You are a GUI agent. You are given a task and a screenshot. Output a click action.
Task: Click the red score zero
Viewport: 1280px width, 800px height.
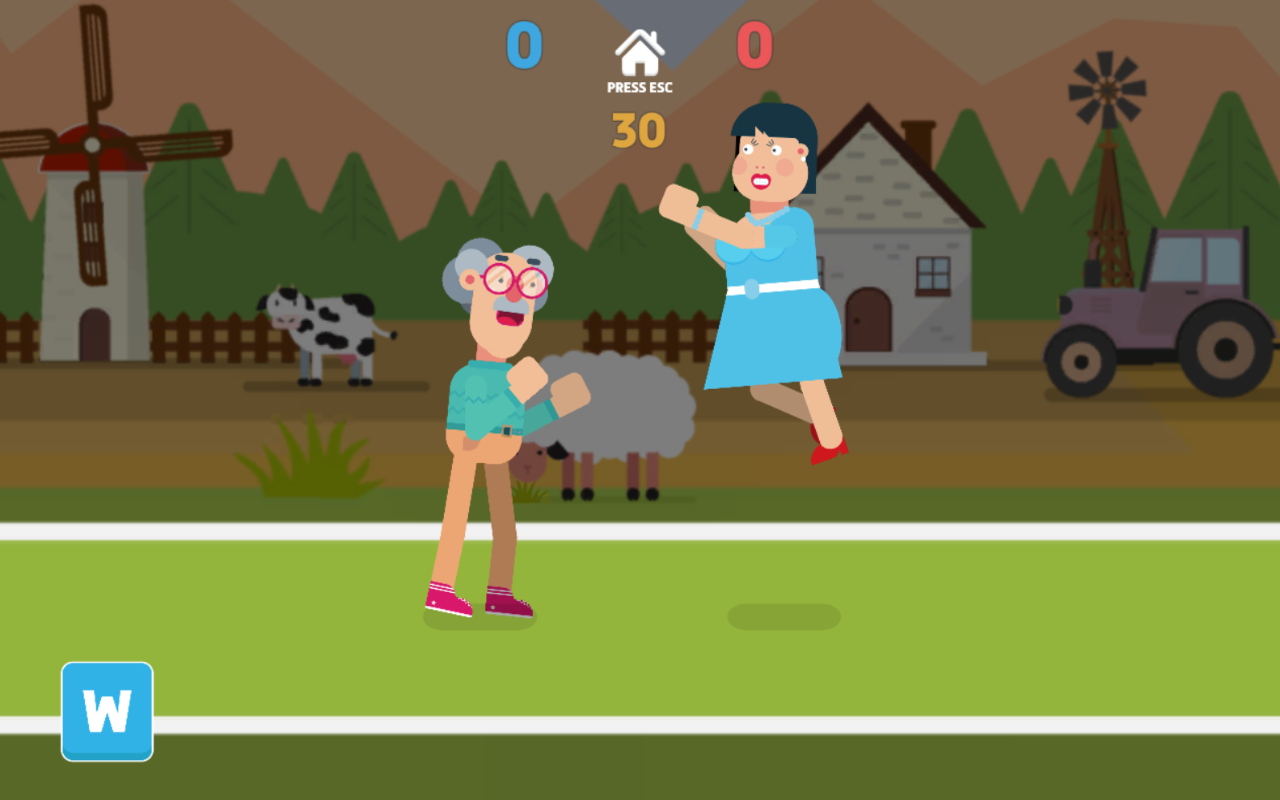click(x=753, y=44)
